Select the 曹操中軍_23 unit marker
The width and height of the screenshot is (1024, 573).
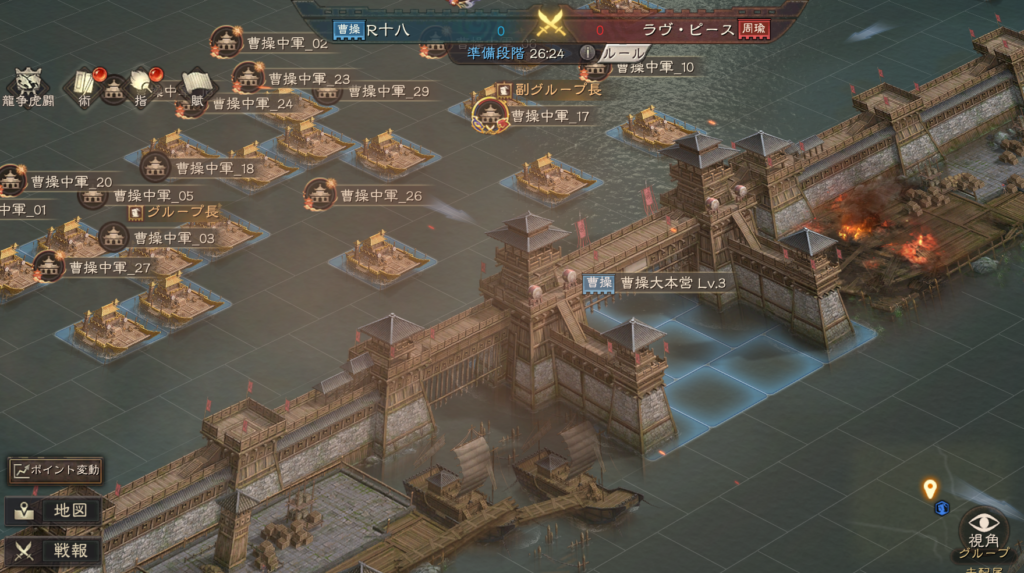pos(248,77)
